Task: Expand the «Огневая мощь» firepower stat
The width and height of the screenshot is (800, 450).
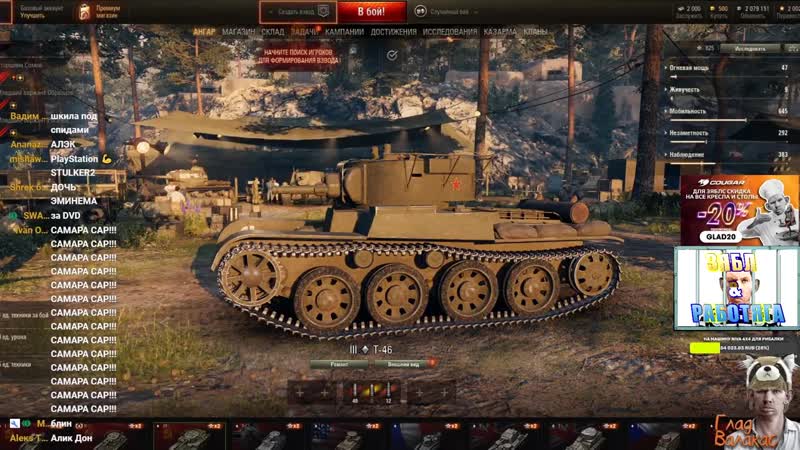Action: 727,67
